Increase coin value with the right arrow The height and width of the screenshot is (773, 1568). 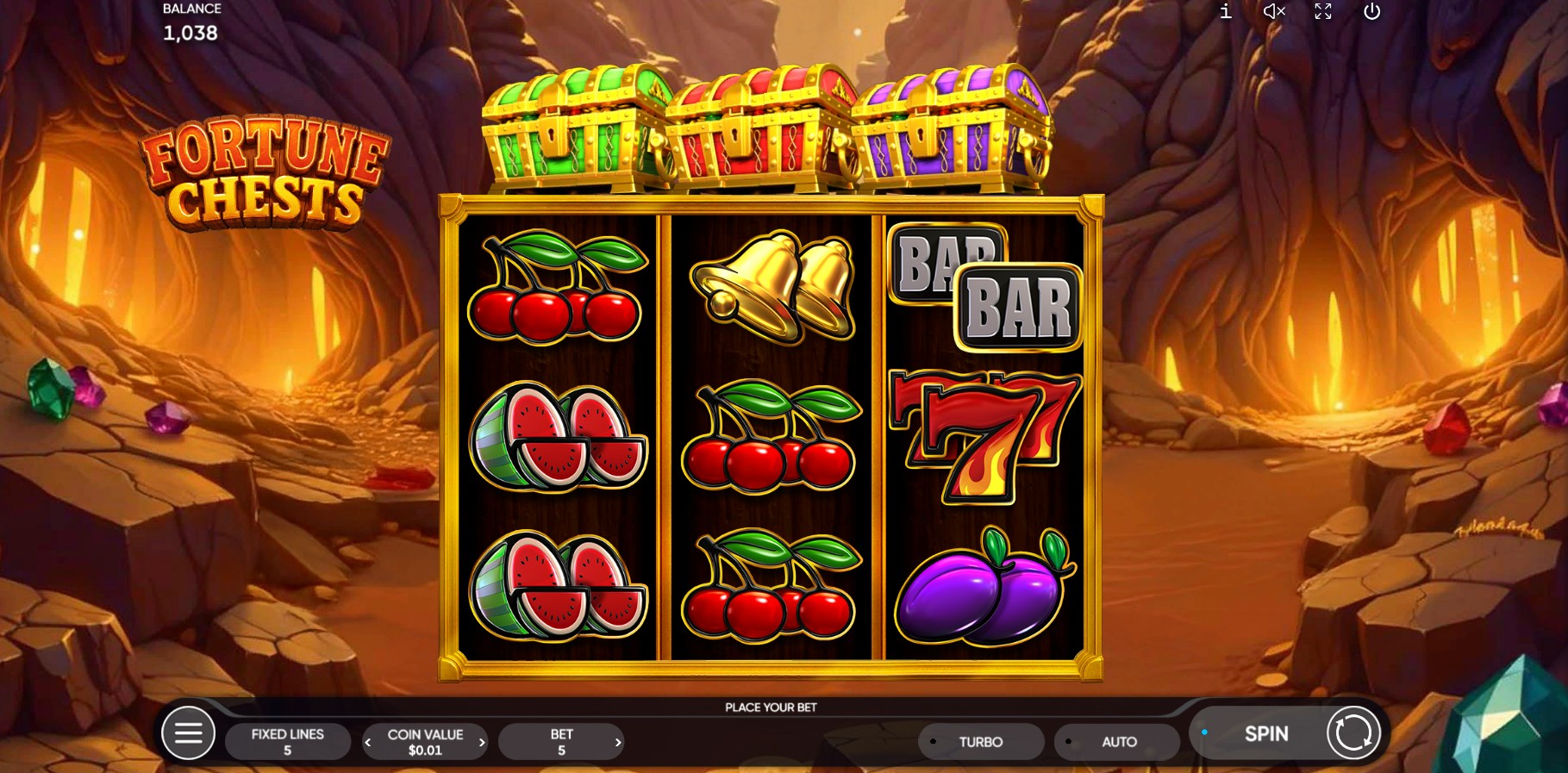coord(483,741)
